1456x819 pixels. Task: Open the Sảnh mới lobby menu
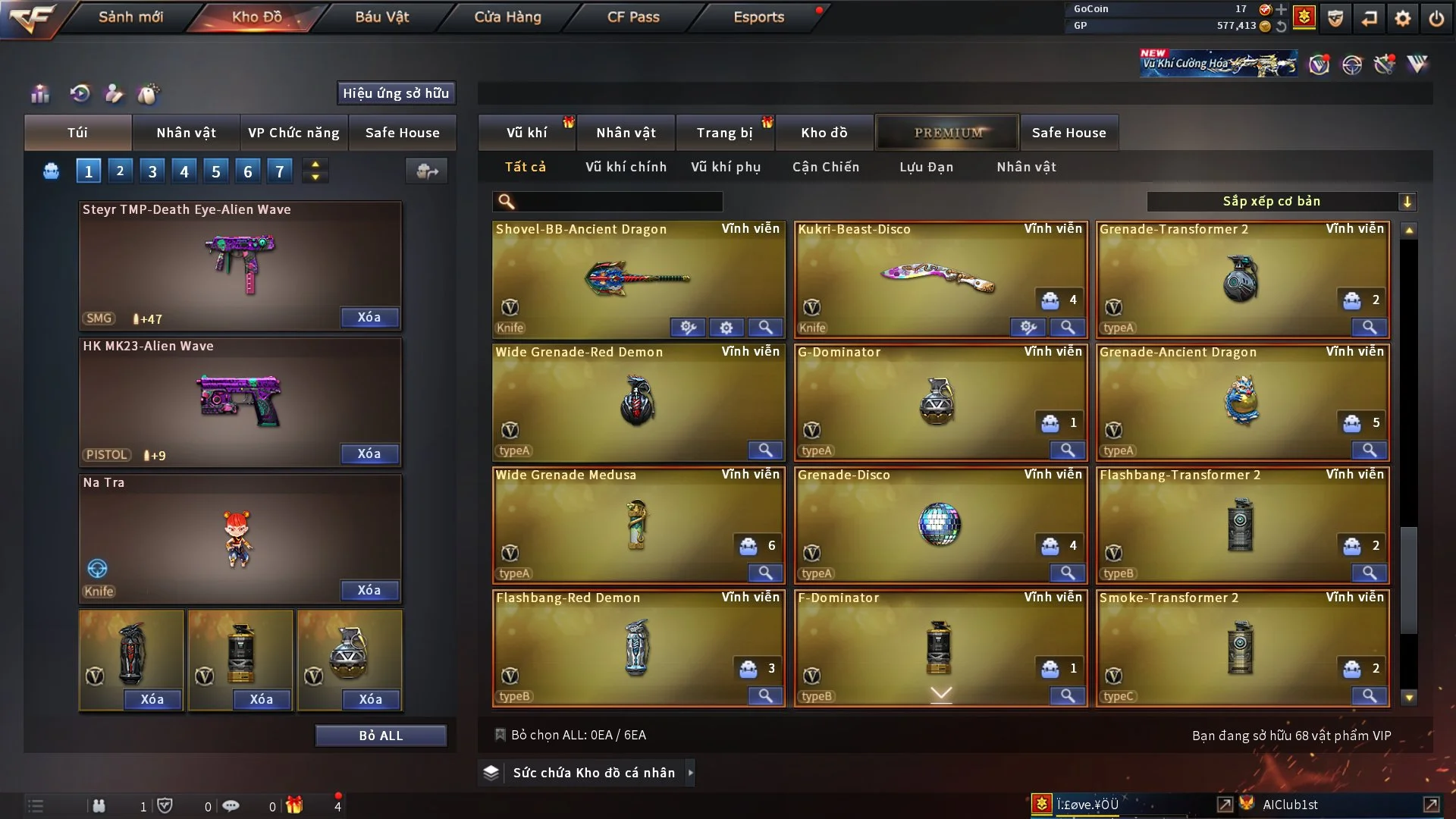[130, 17]
